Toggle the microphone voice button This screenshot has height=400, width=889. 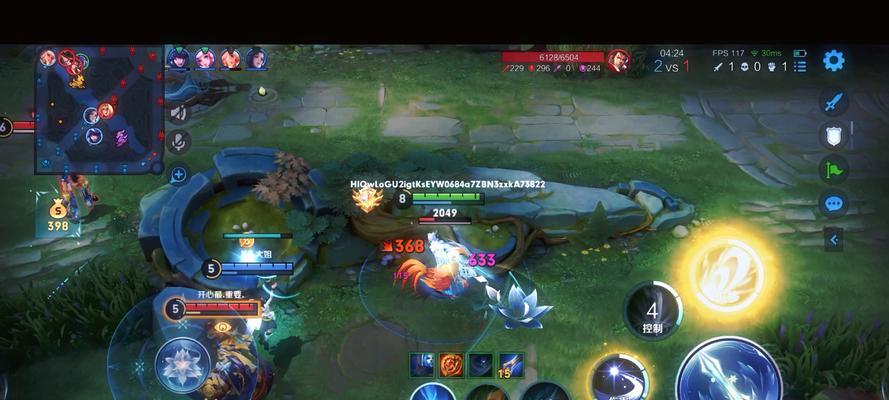click(180, 143)
